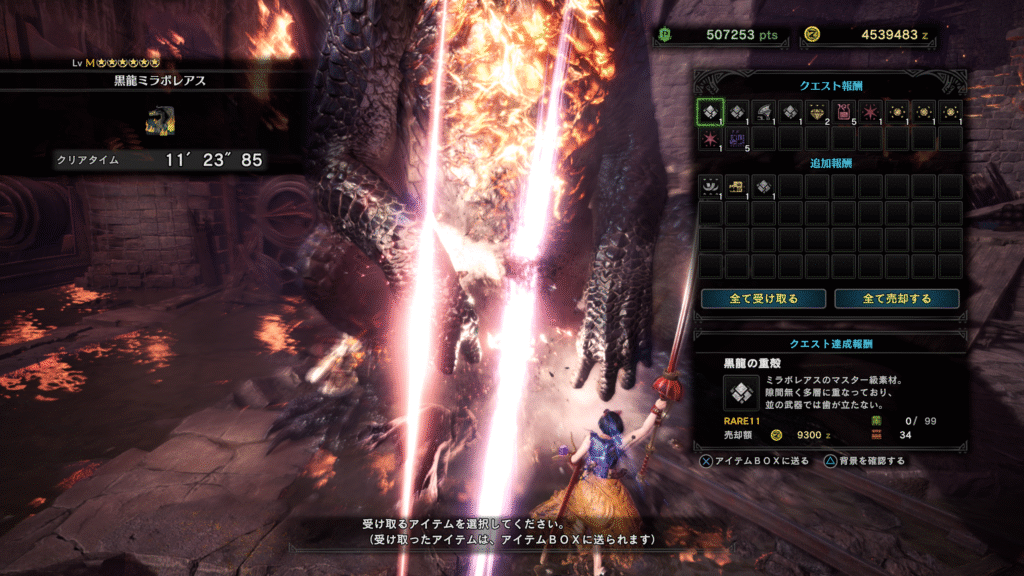Image resolution: width=1024 pixels, height=576 pixels.
Task: Select the gold ticket in bonus rewards
Action: (737, 186)
